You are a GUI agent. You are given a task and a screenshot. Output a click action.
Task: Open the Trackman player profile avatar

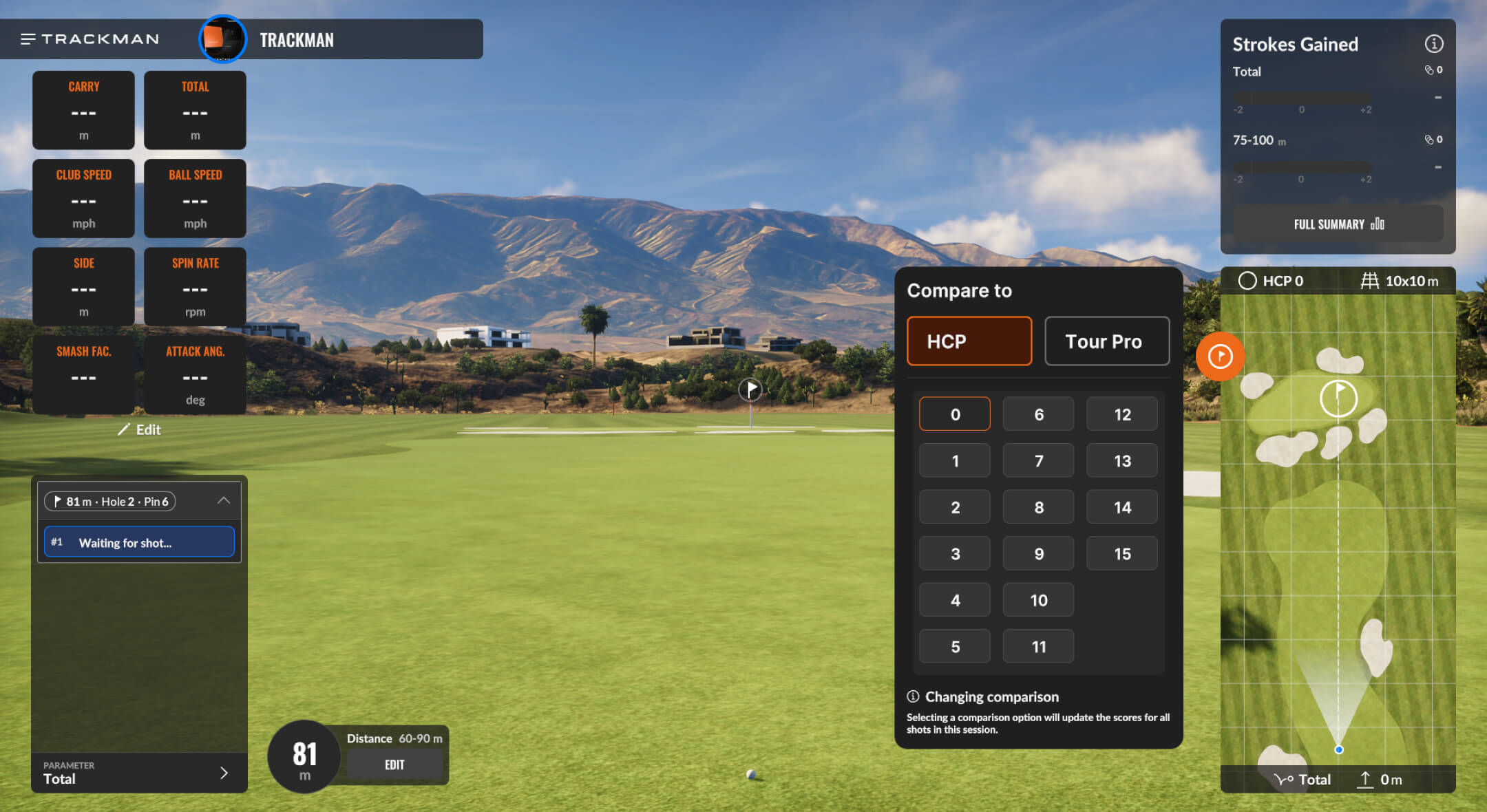click(222, 39)
